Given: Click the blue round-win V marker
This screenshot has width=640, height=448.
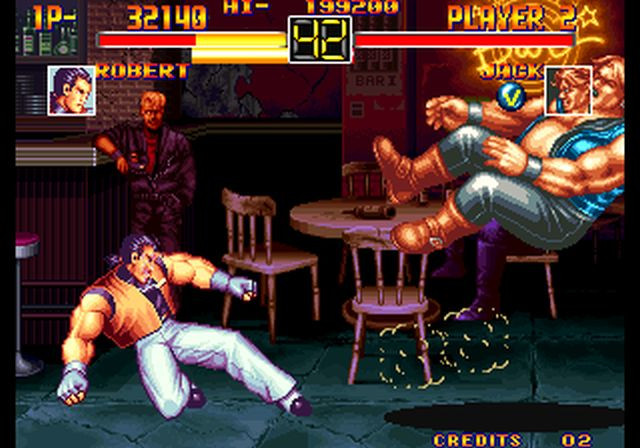Looking at the screenshot, I should pos(510,95).
